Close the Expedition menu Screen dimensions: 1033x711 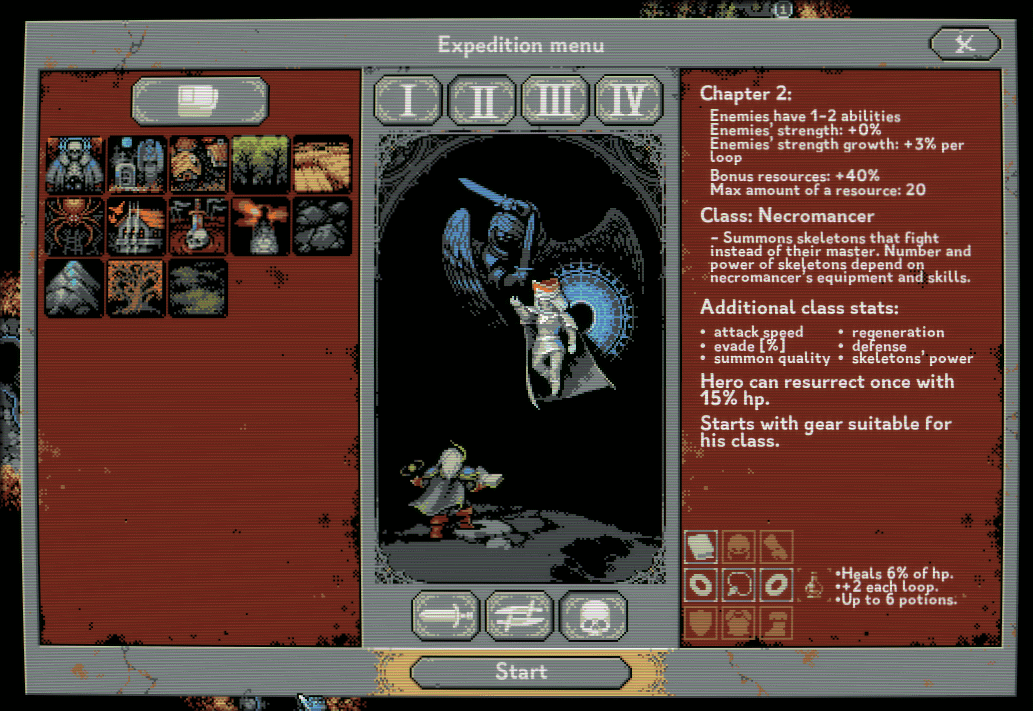coord(964,43)
